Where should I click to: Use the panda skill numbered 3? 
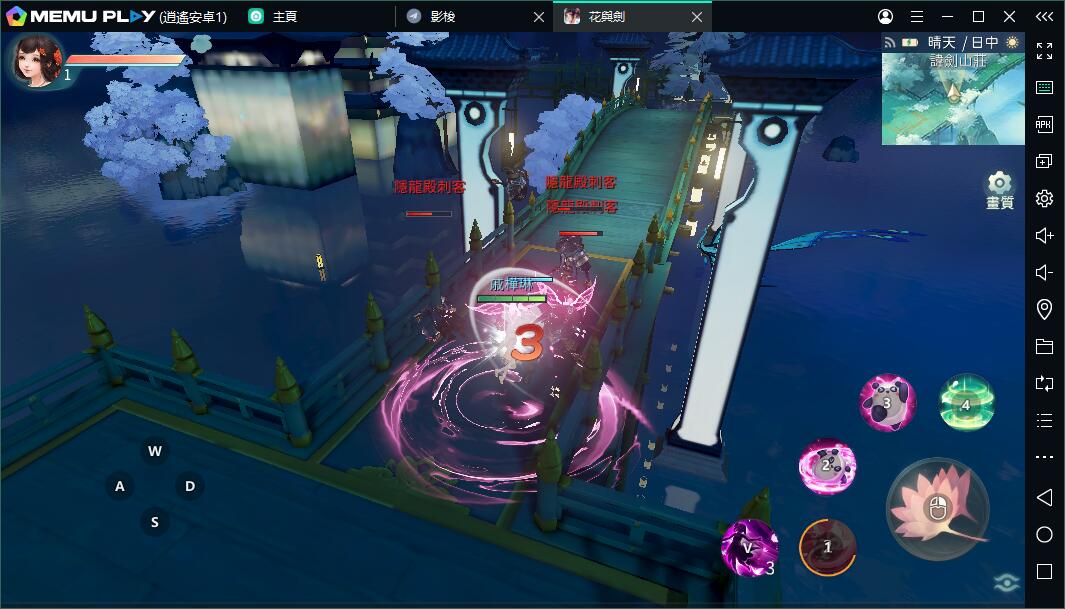[887, 403]
